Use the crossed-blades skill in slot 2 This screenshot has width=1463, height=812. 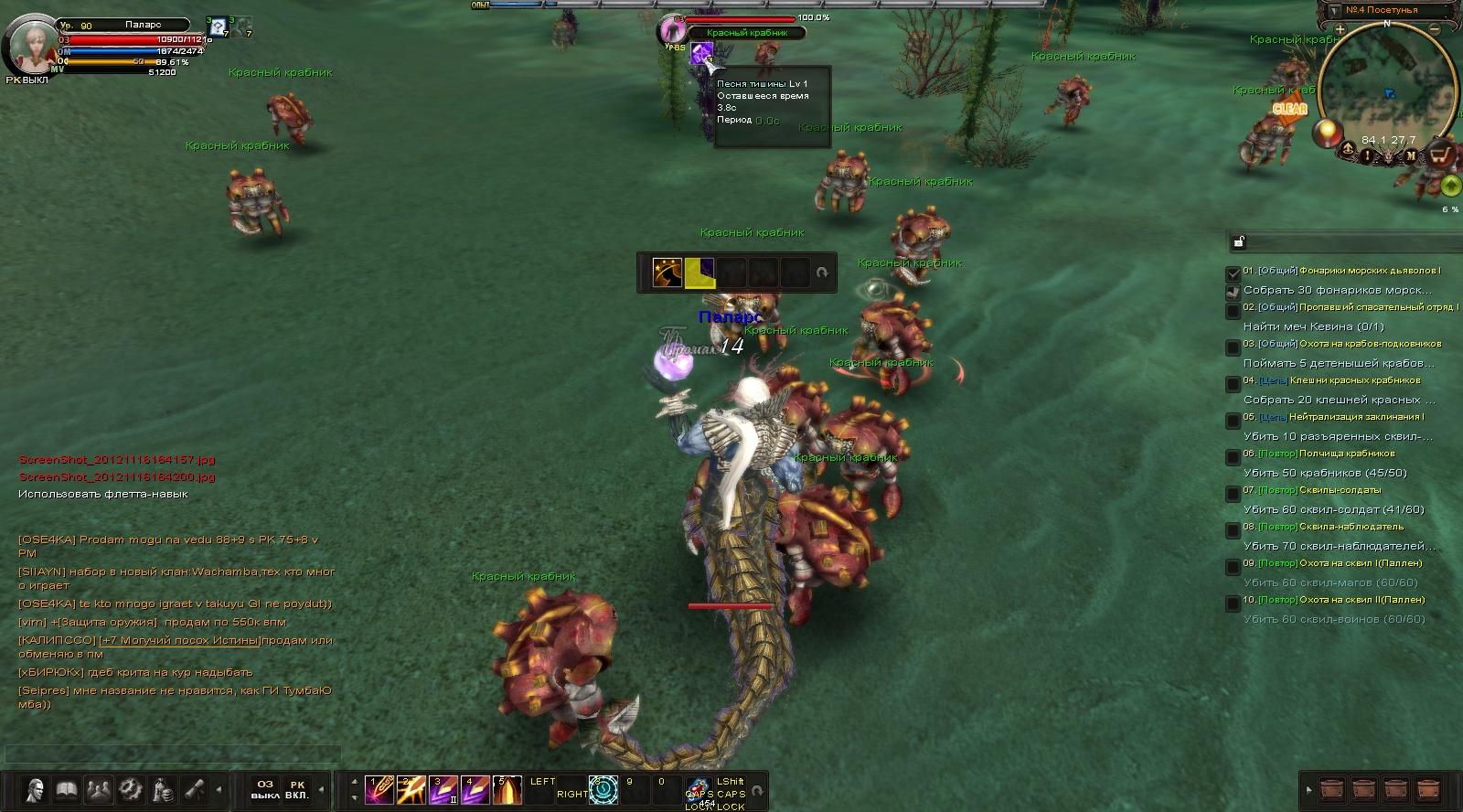[410, 789]
